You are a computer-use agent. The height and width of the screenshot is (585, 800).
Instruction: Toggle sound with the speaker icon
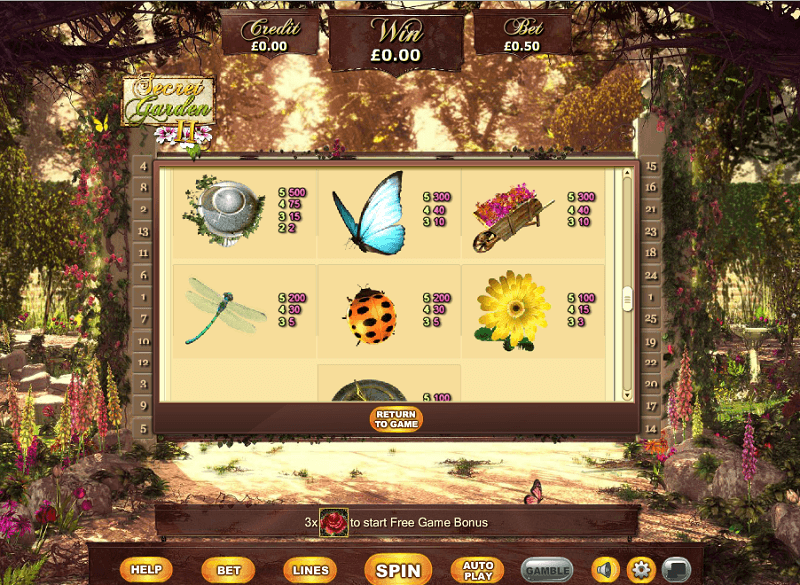pyautogui.click(x=605, y=570)
